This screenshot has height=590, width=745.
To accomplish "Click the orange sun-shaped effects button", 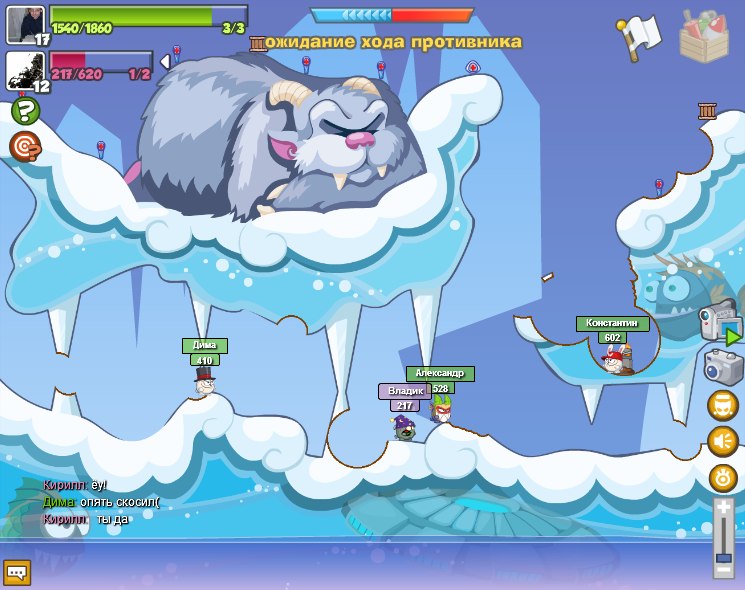I will click(x=722, y=478).
